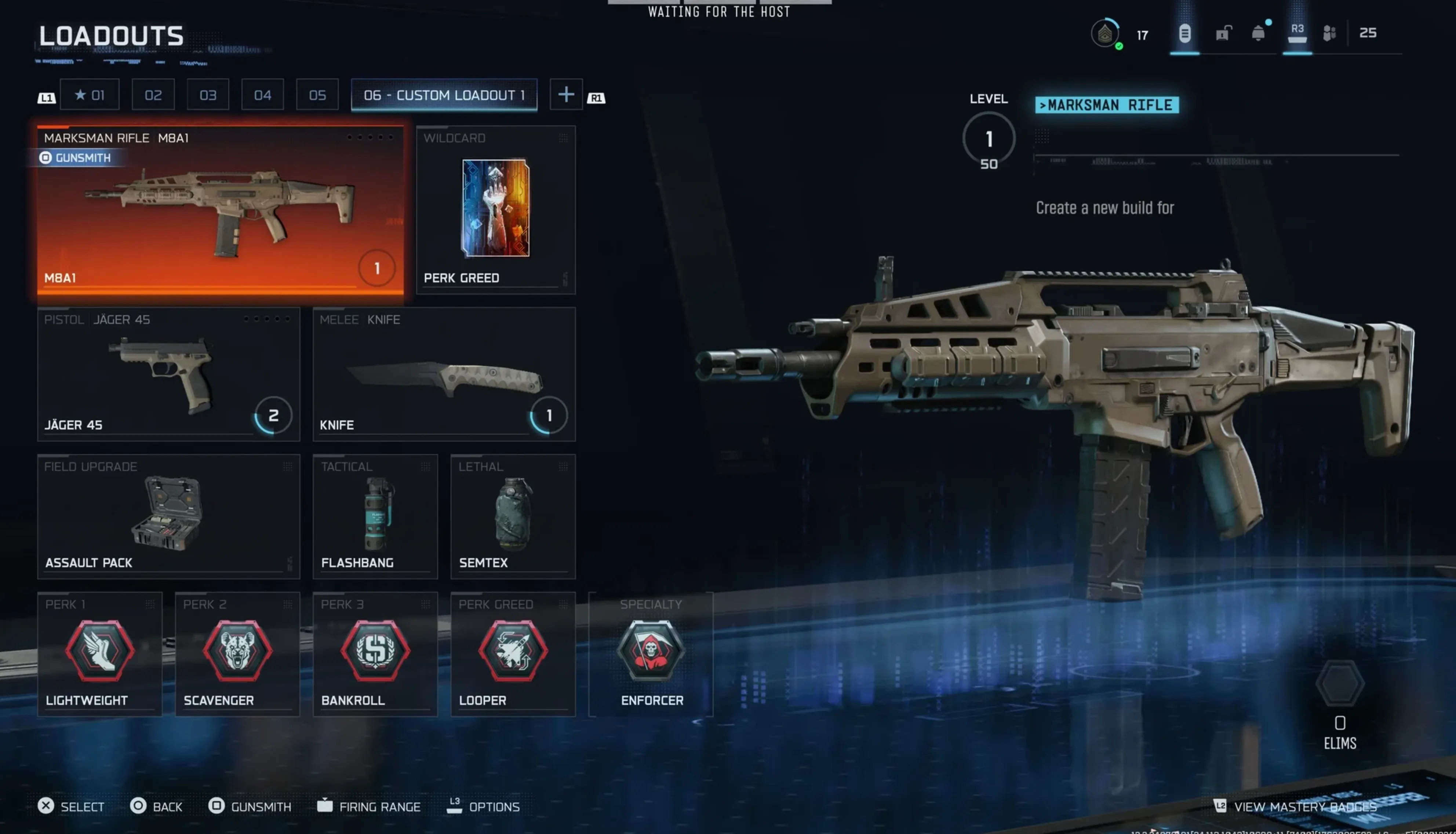
Task: Select the Assault Pack field upgrade
Action: click(168, 515)
